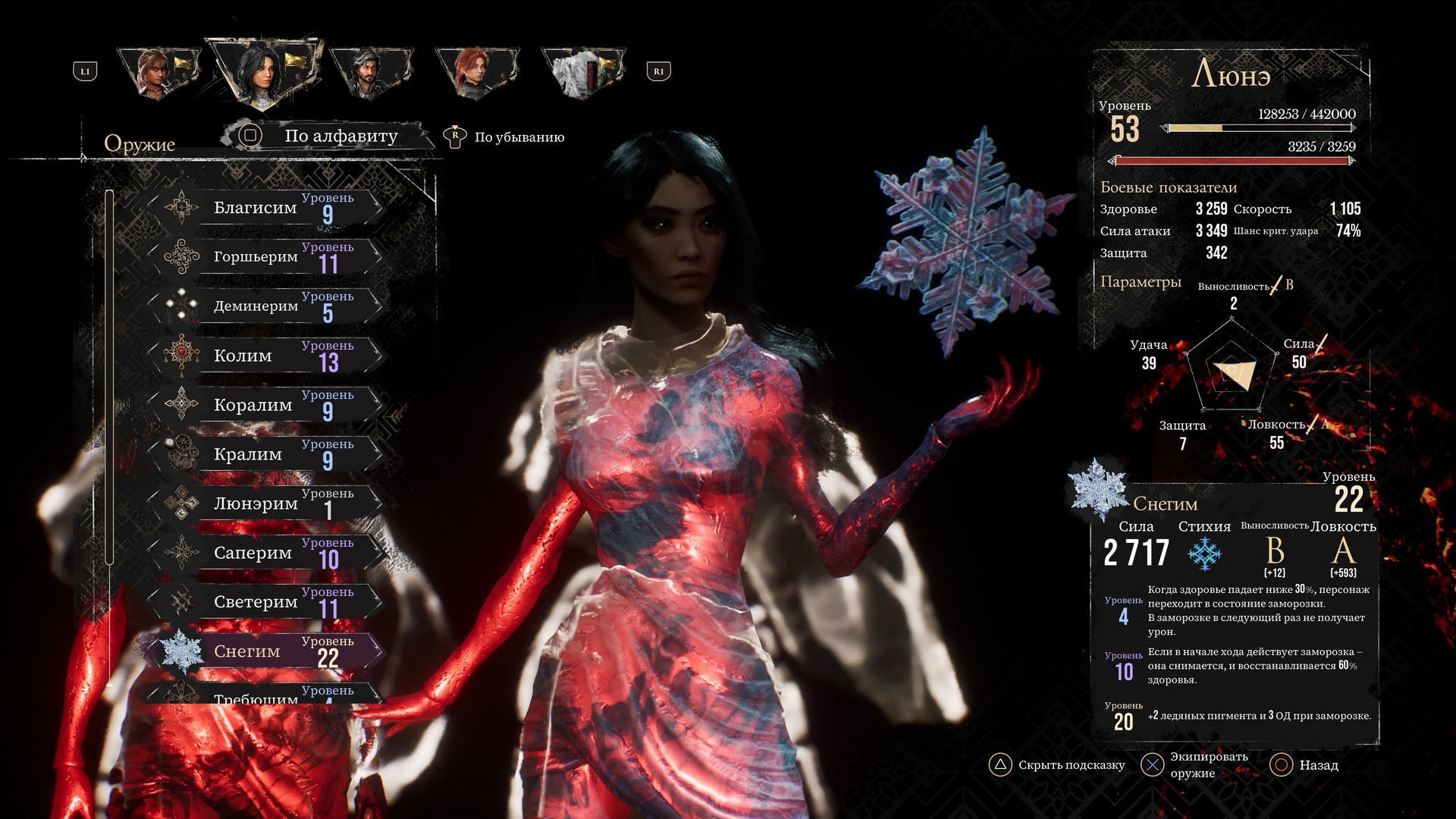Select the partially visible Требюшим weapon
Image resolution: width=1456 pixels, height=819 pixels.
pyautogui.click(x=265, y=695)
